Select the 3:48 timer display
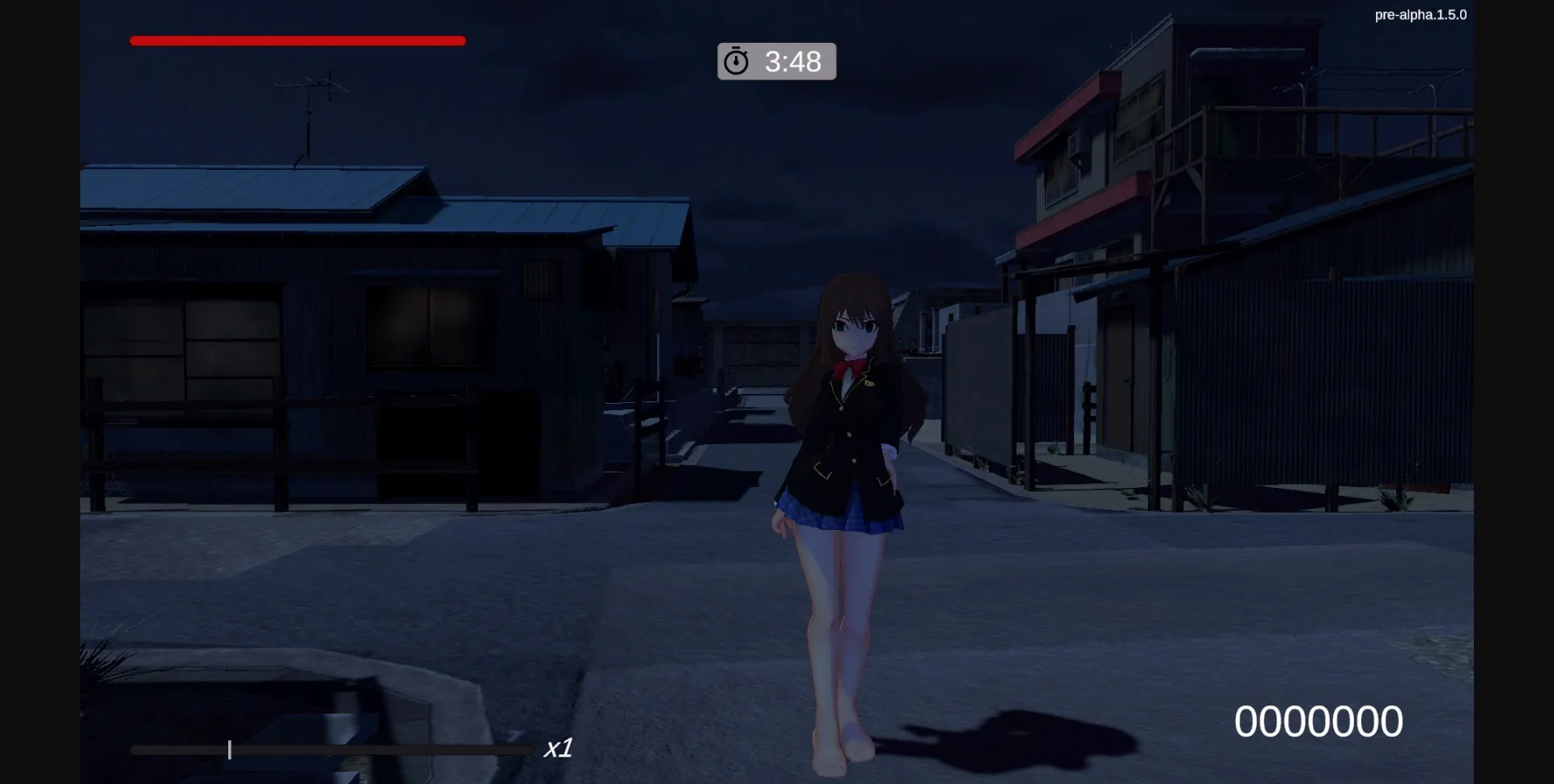This screenshot has width=1554, height=784. pos(792,61)
